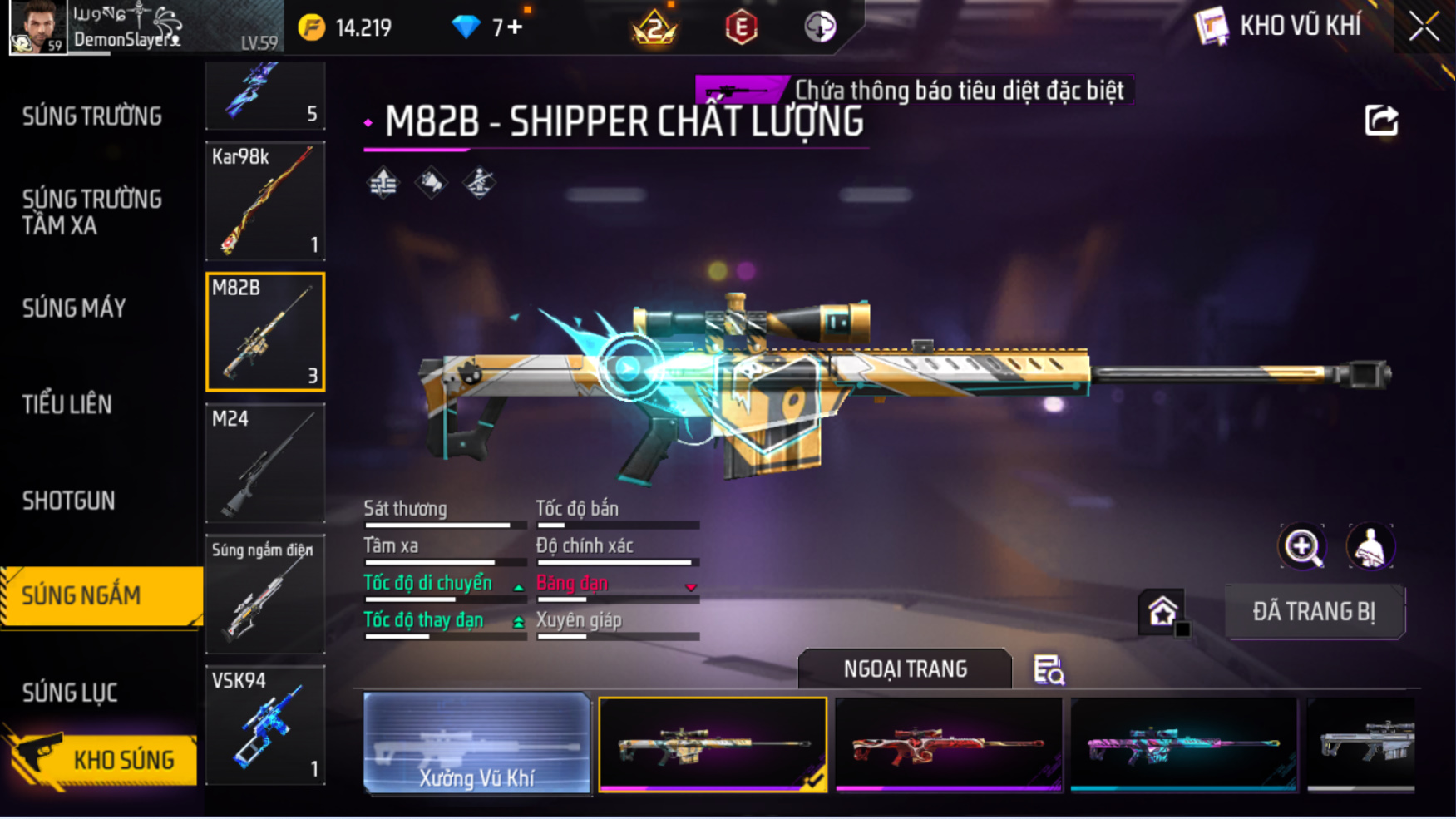Open the skin list search icon
The height and width of the screenshot is (819, 1456).
click(x=1049, y=669)
